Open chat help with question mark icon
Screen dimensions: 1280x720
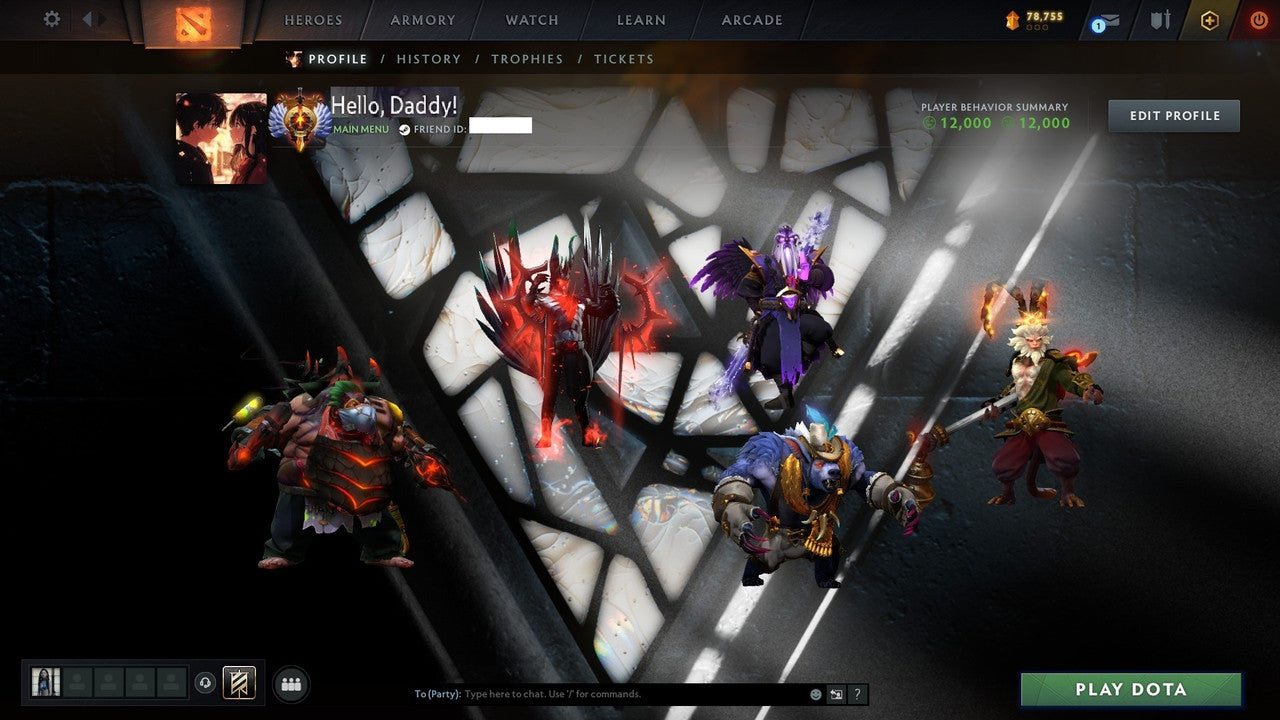tap(856, 693)
